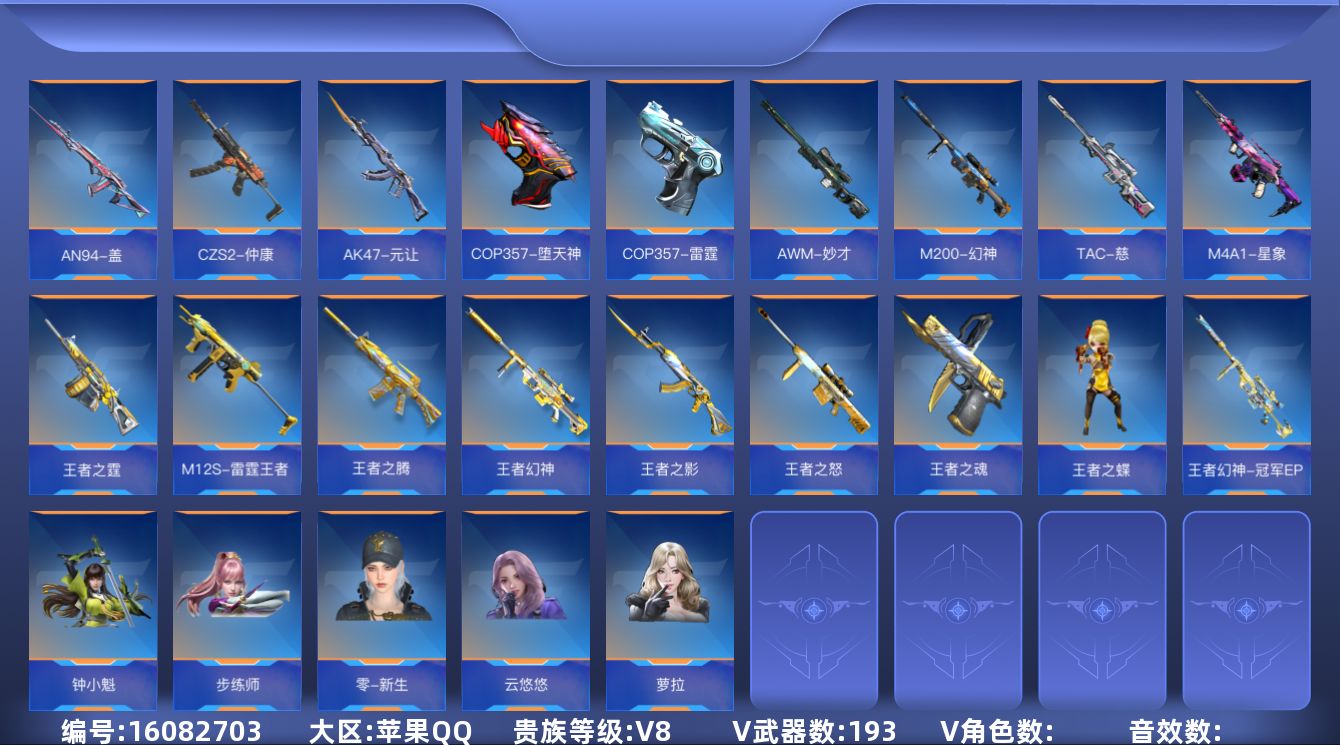Viewport: 1340px width, 745px height.
Task: Select the M12S-雷霆王者 weapon card
Action: point(237,395)
